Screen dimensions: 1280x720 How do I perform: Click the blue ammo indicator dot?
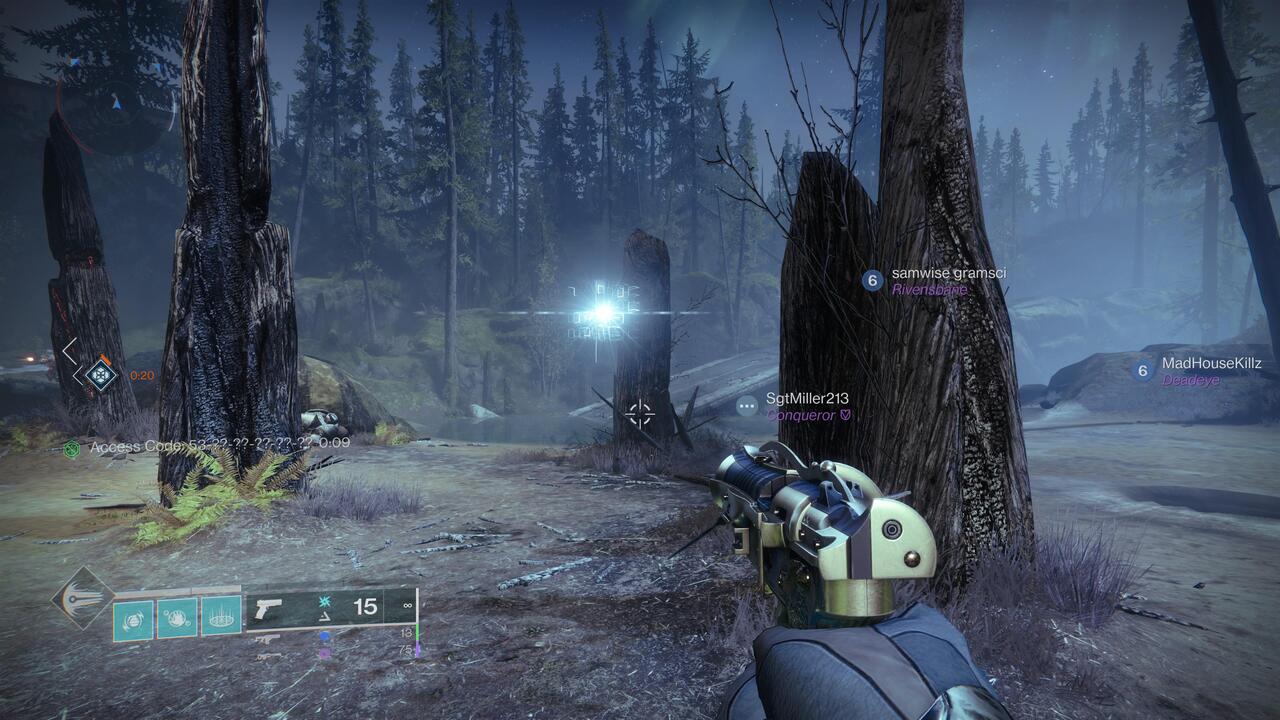[x=325, y=635]
